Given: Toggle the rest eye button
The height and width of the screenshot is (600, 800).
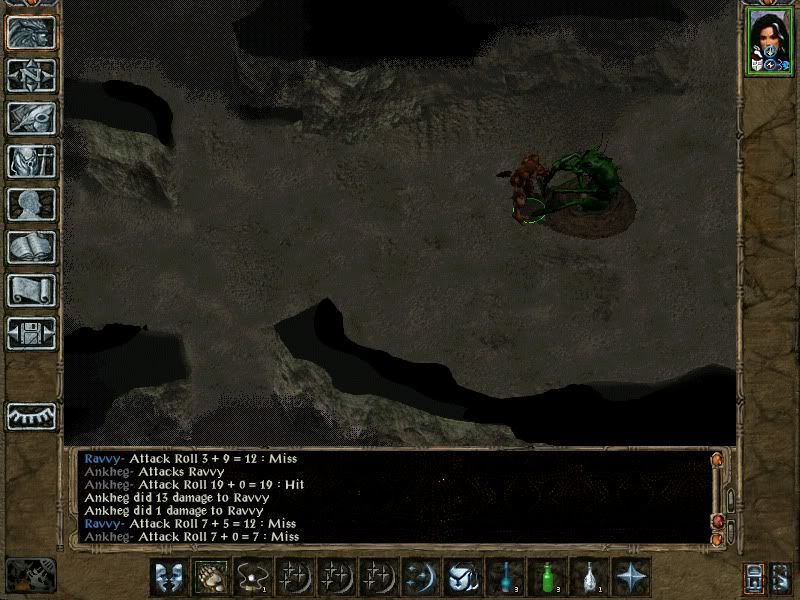Looking at the screenshot, I should [31, 416].
